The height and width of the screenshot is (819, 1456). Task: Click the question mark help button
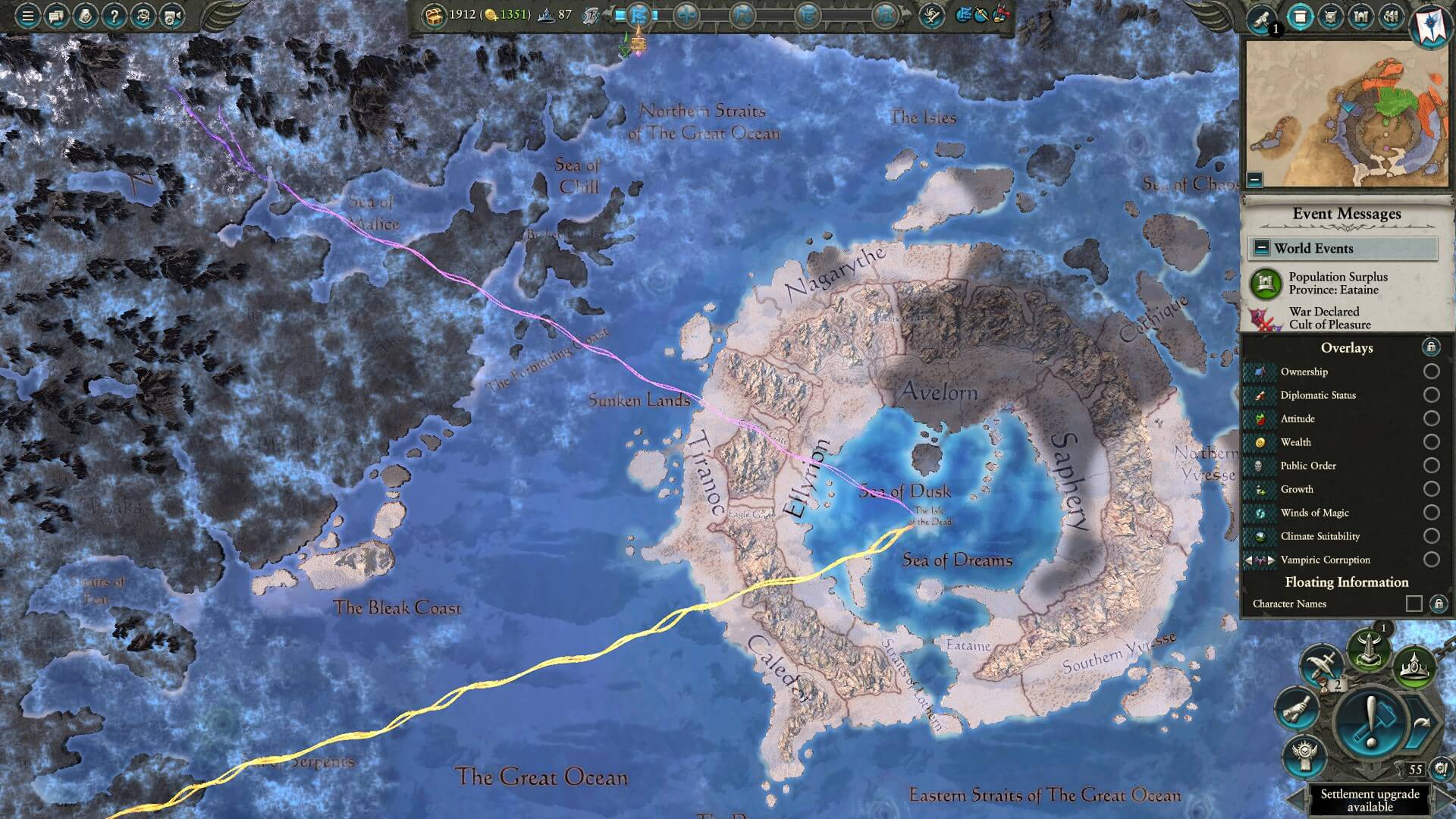click(x=114, y=16)
